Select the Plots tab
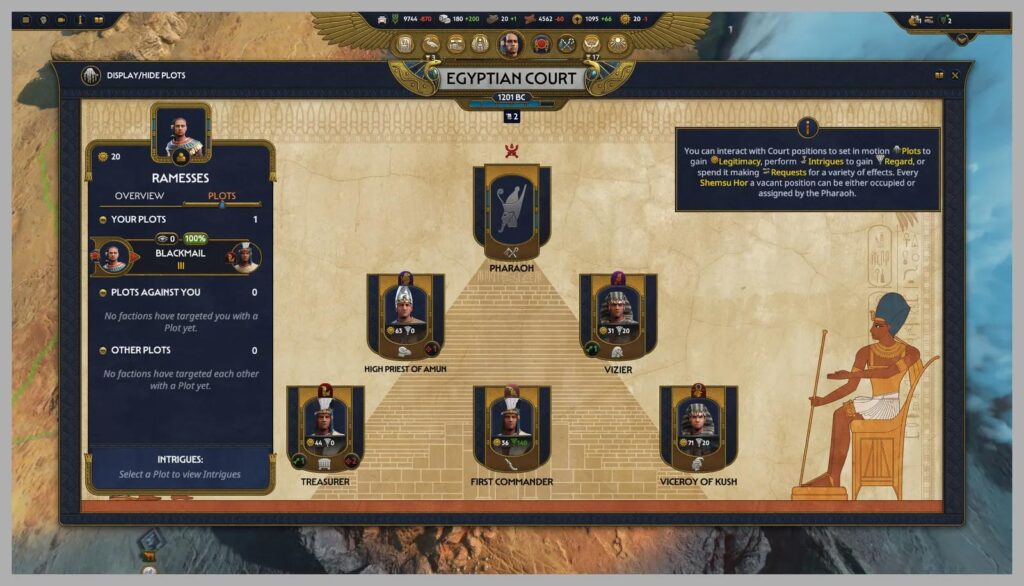This screenshot has height=586, width=1024. coord(222,196)
